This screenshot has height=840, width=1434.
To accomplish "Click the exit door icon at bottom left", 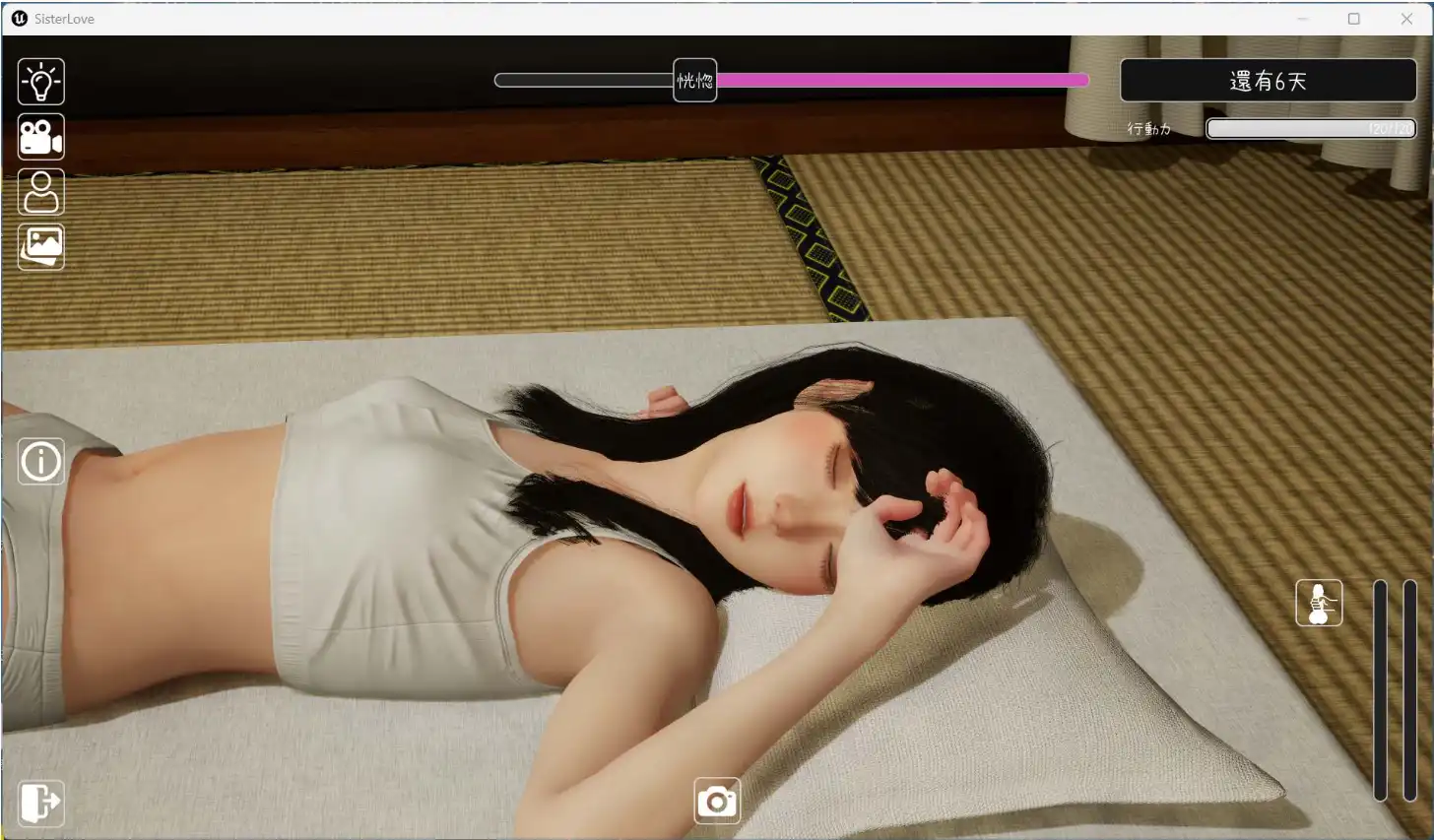I will point(40,803).
